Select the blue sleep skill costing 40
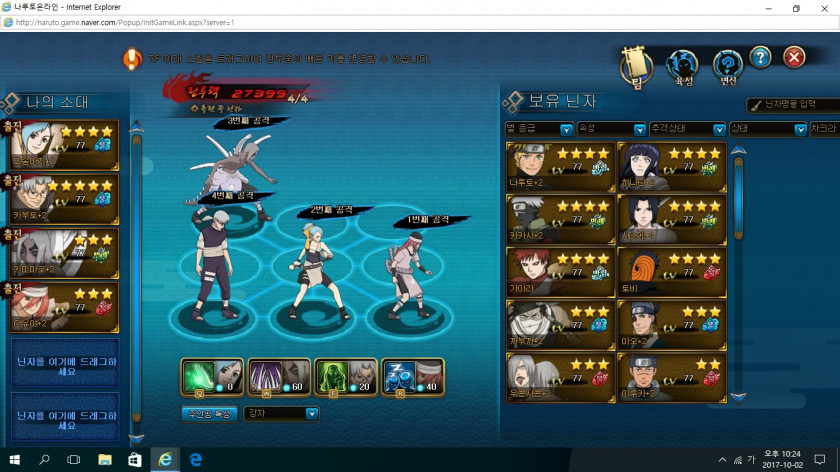Screen dimensions: 840x472 411,377
